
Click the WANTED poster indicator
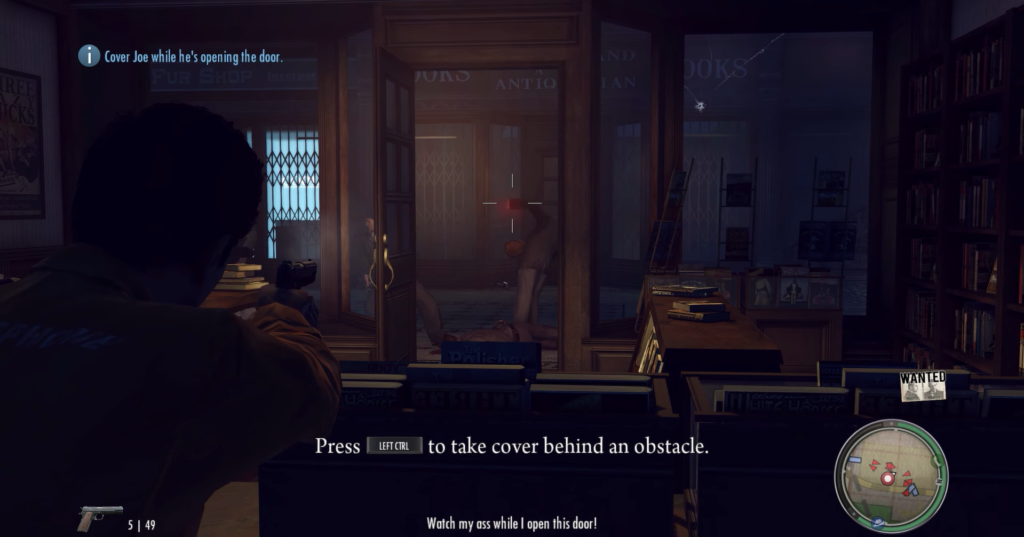click(x=922, y=387)
